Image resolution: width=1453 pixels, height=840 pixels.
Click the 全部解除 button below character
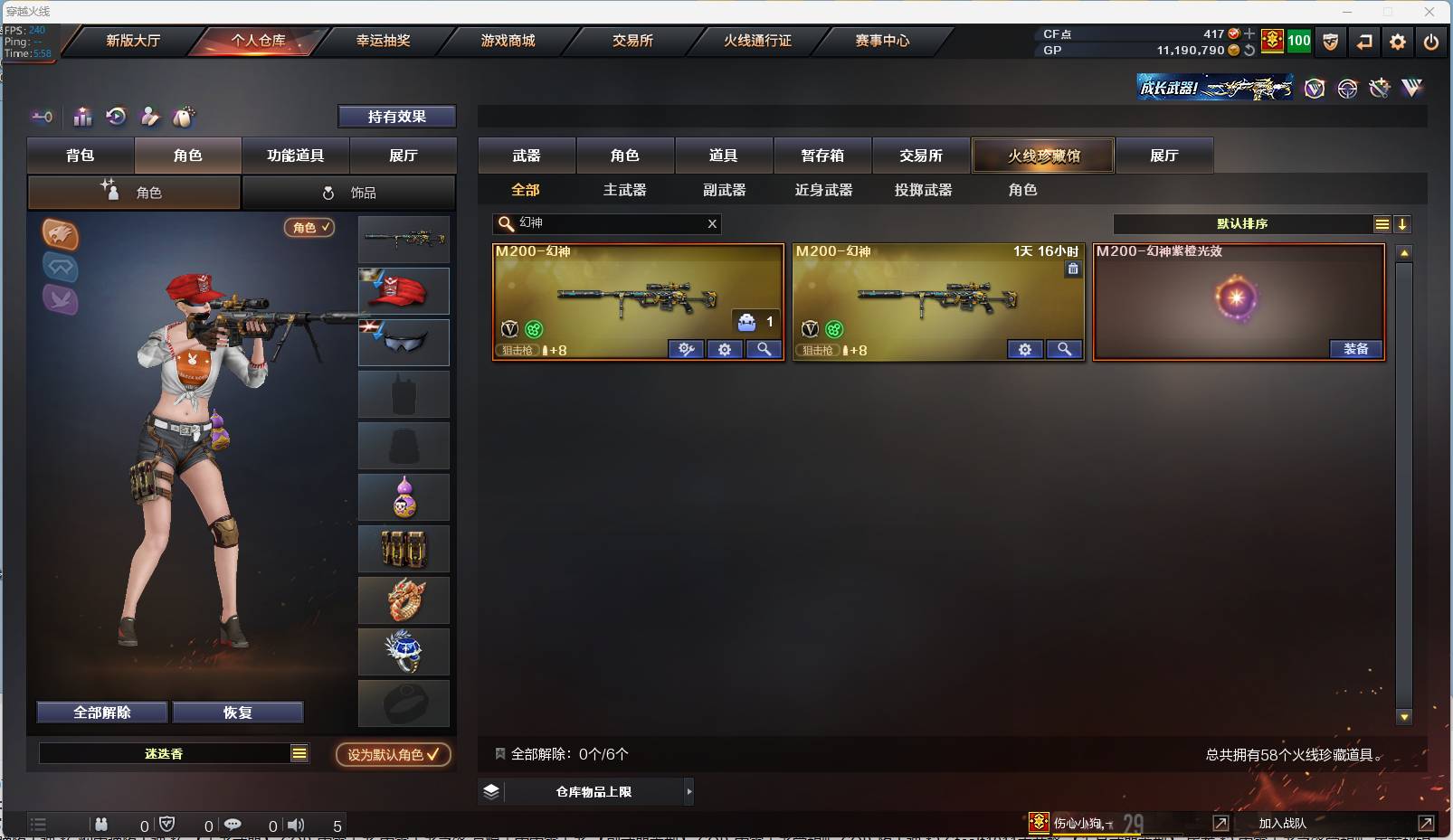(x=101, y=713)
